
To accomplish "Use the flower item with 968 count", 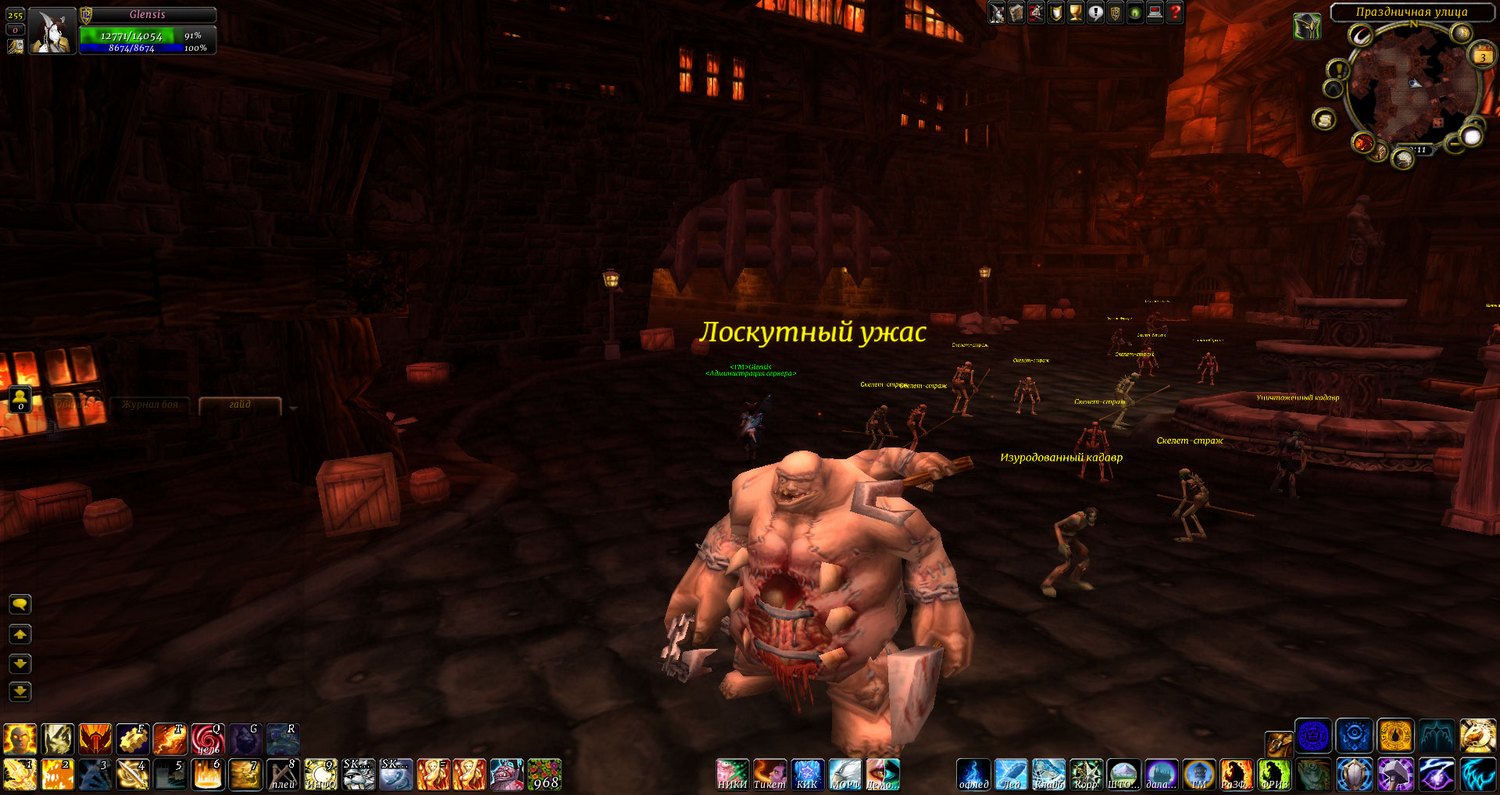I will pyautogui.click(x=545, y=775).
